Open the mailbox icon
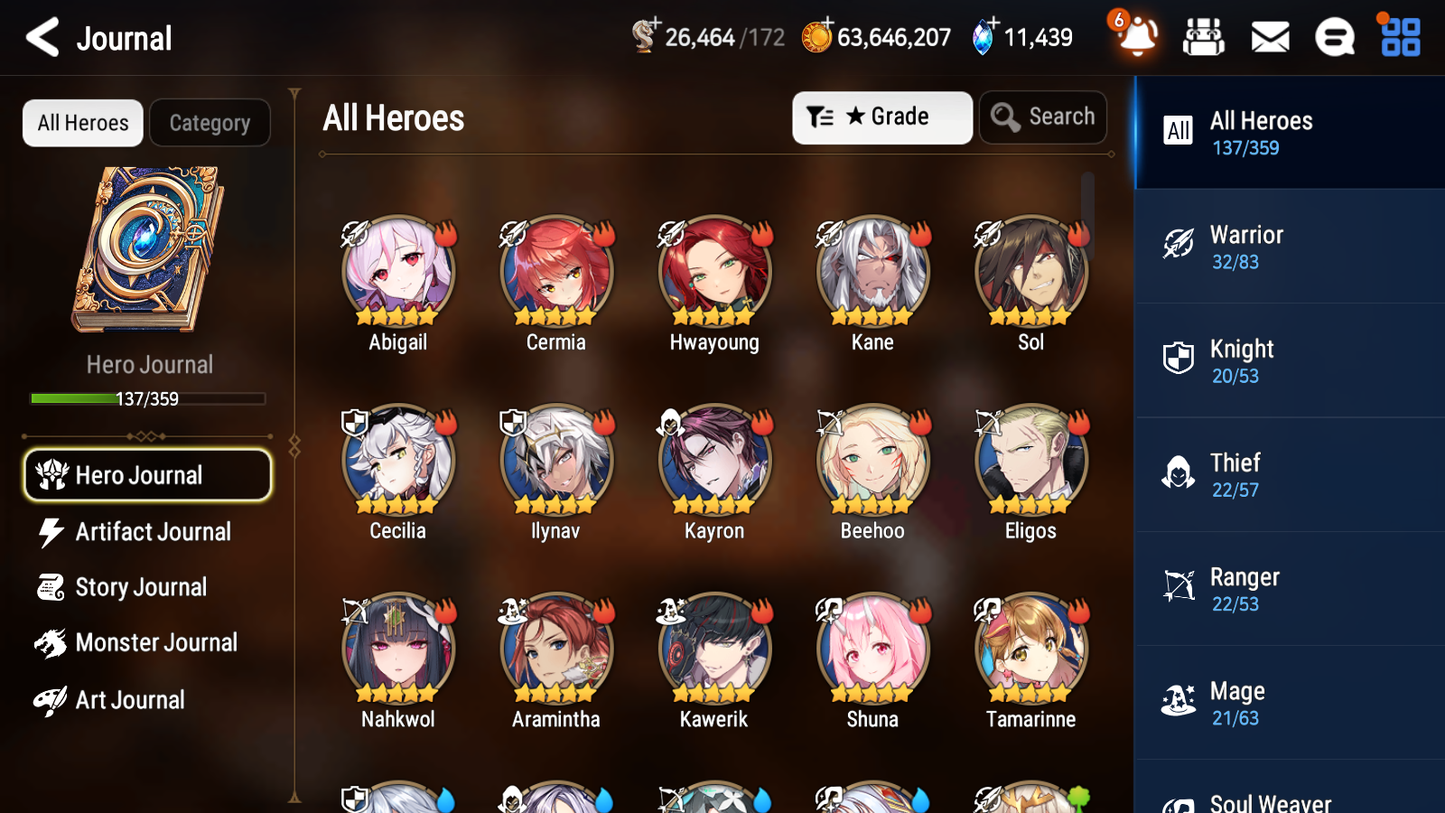This screenshot has height=813, width=1445. 1269,36
